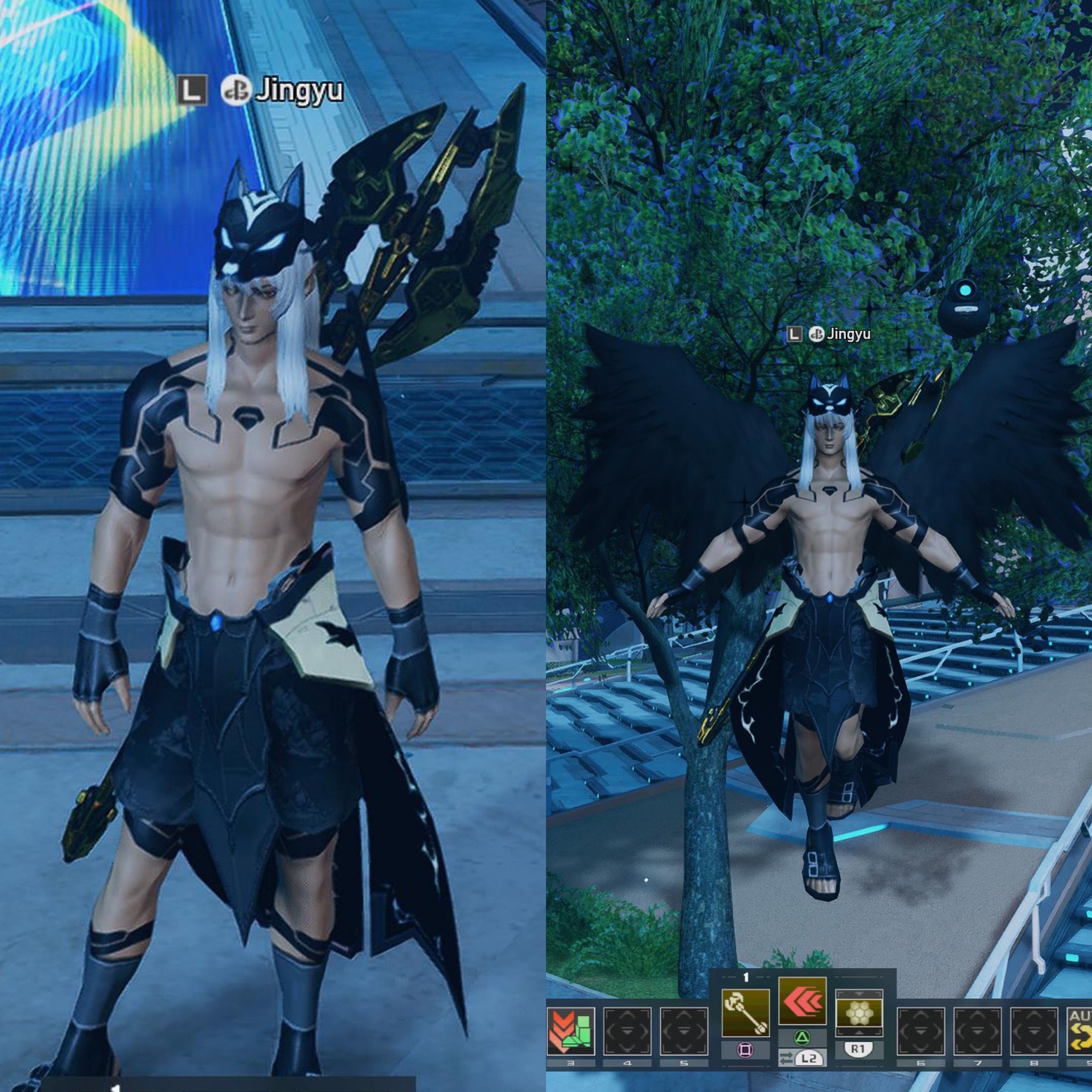The height and width of the screenshot is (1092, 1092).
Task: Select the rod weapon icon in the palette
Action: (746, 1013)
